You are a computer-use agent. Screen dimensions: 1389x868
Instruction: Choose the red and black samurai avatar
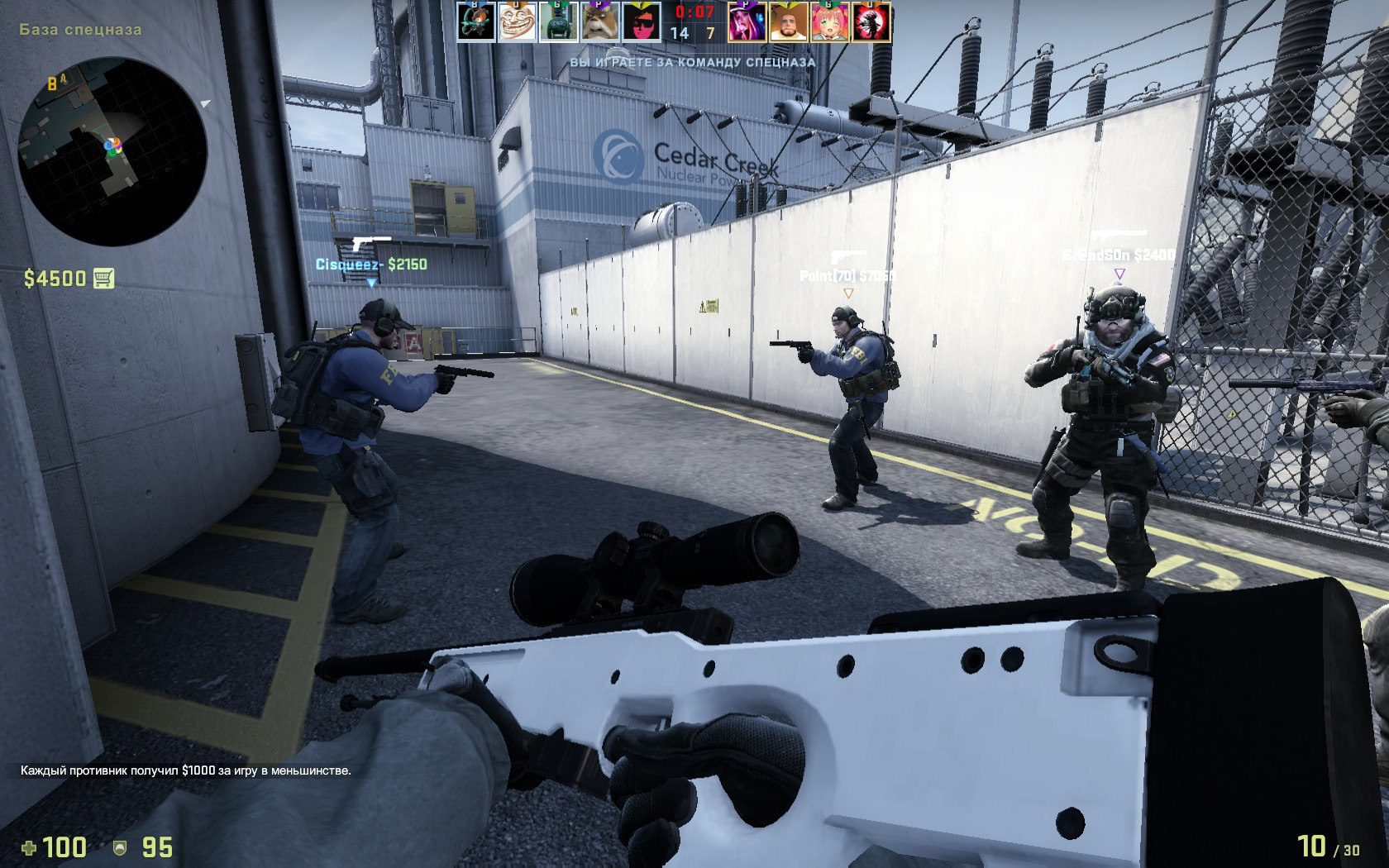click(871, 21)
